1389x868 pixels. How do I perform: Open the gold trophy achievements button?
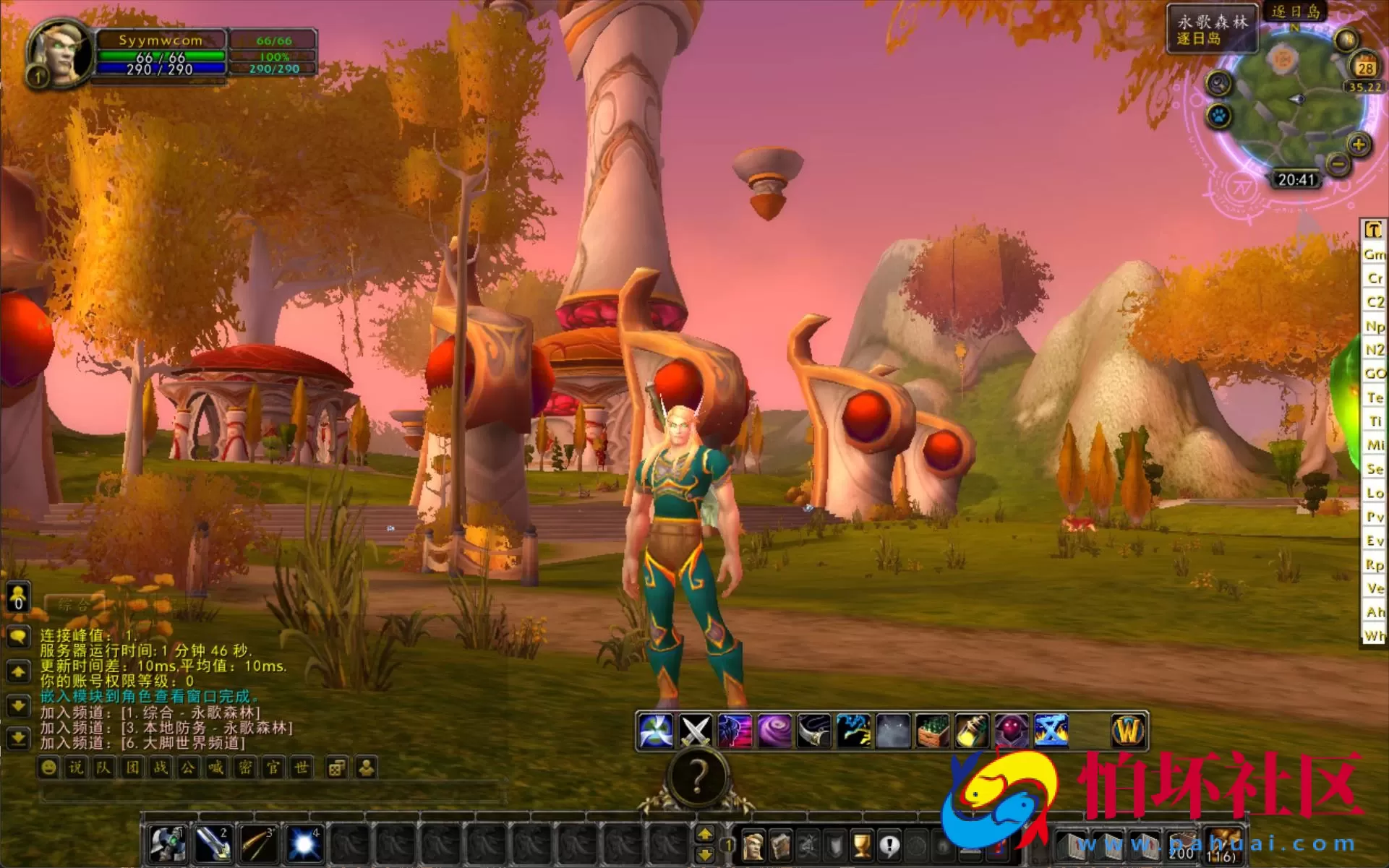[x=861, y=845]
